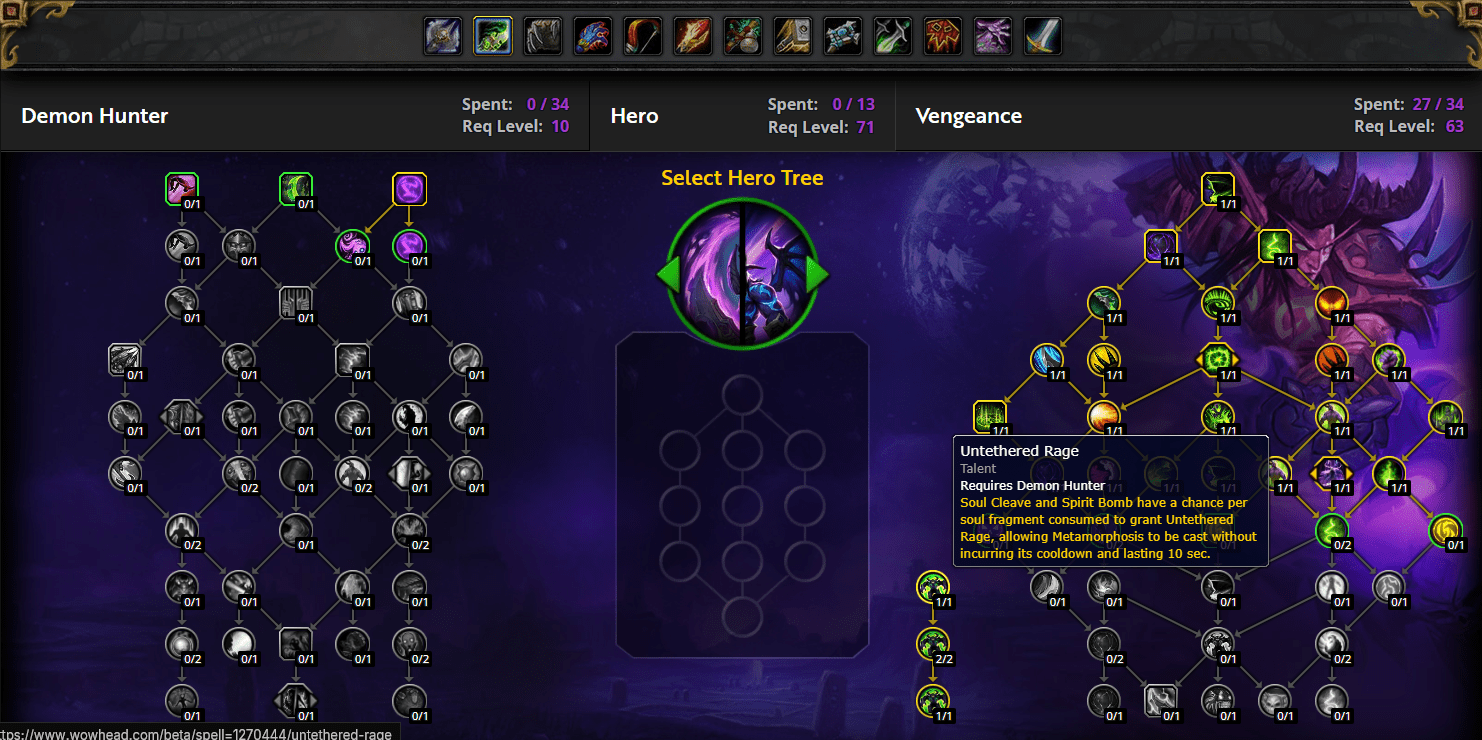Switch to the Hunter class tab with the bow icon
The width and height of the screenshot is (1482, 740).
[642, 35]
